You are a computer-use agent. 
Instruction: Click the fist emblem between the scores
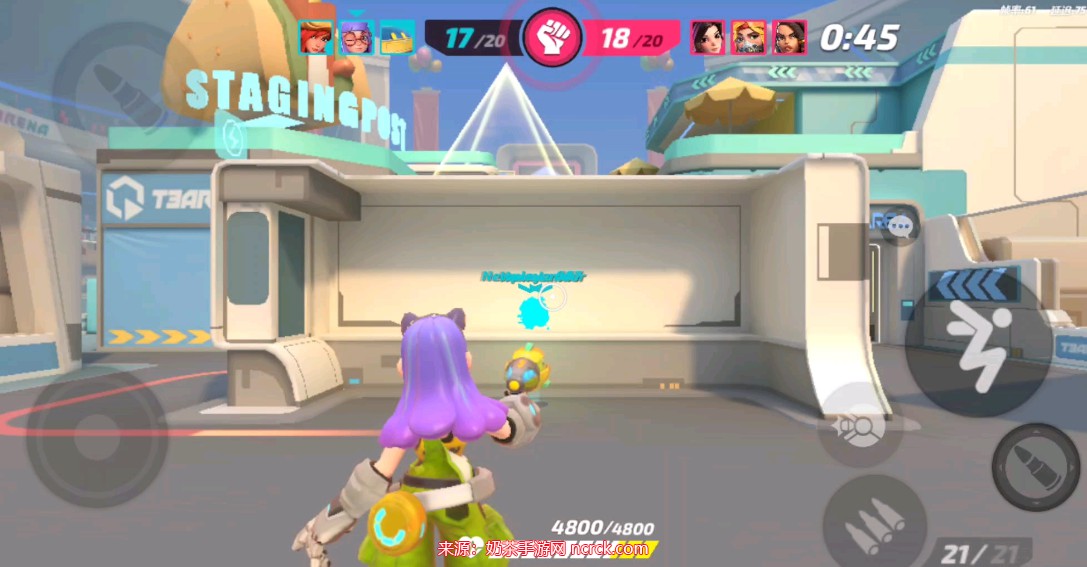(x=552, y=37)
